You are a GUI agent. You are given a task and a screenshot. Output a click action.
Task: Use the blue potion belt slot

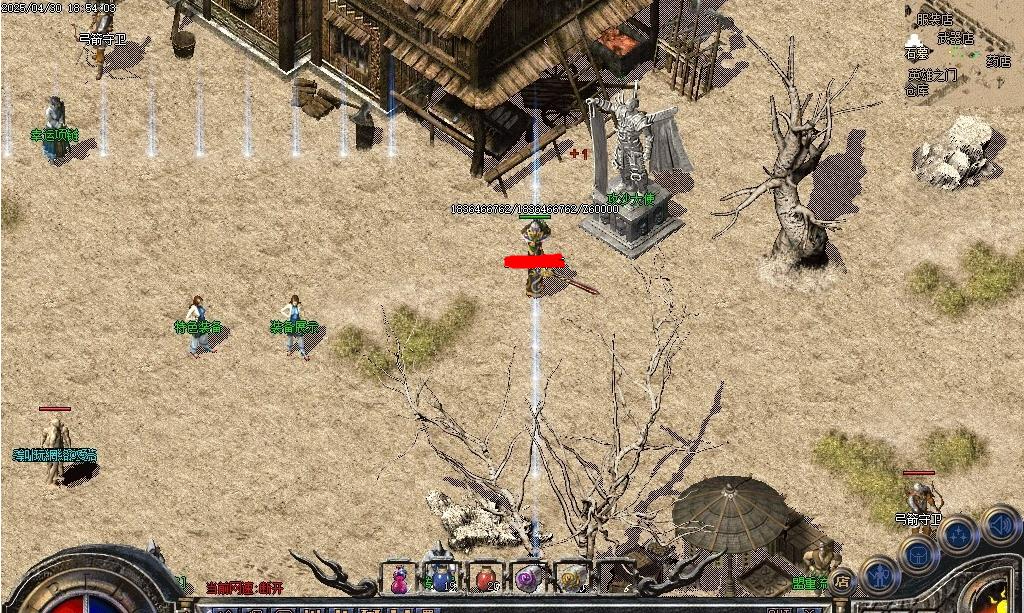(441, 577)
